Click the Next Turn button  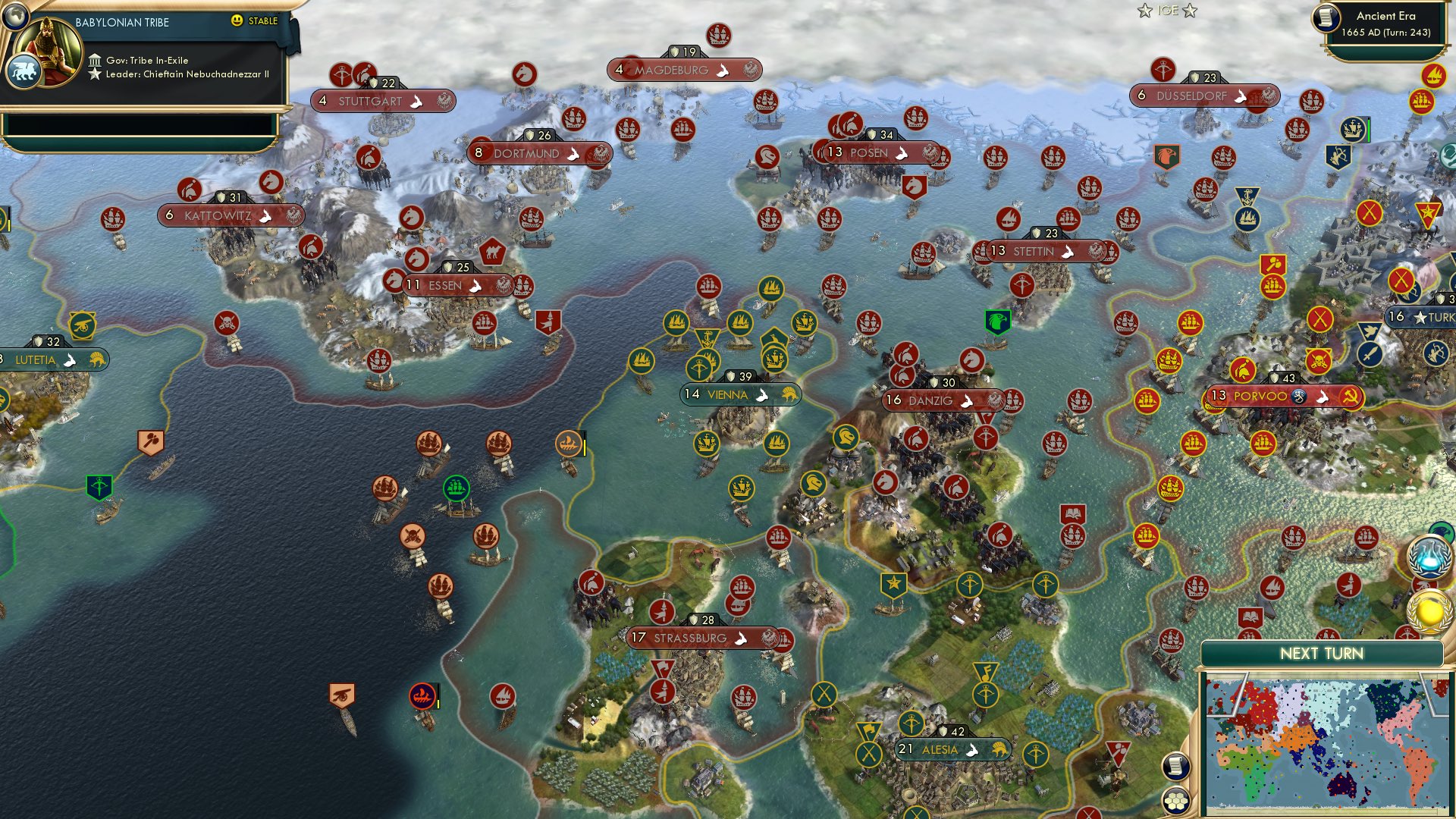pyautogui.click(x=1324, y=652)
